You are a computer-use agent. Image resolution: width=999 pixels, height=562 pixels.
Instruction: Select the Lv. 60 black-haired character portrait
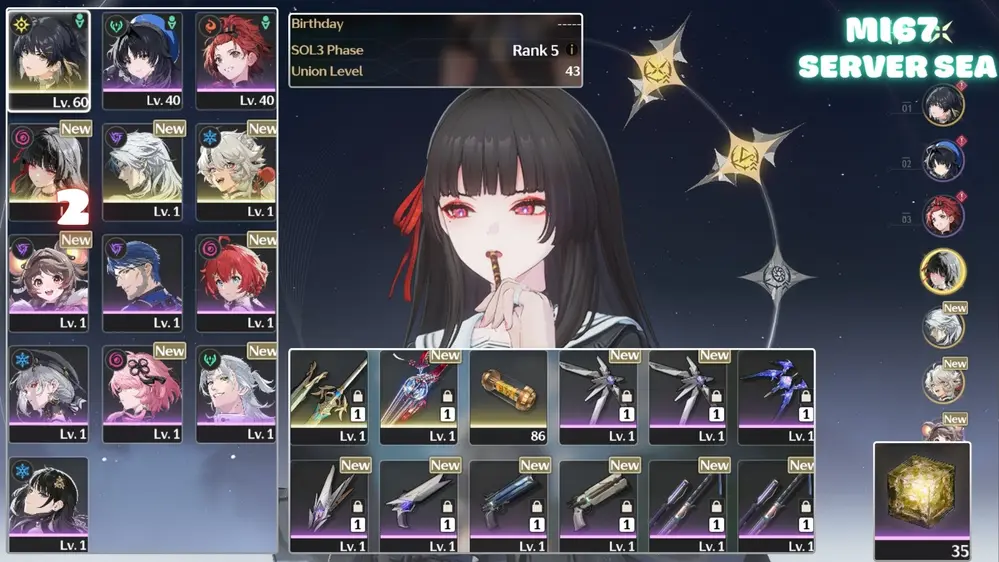(48, 60)
